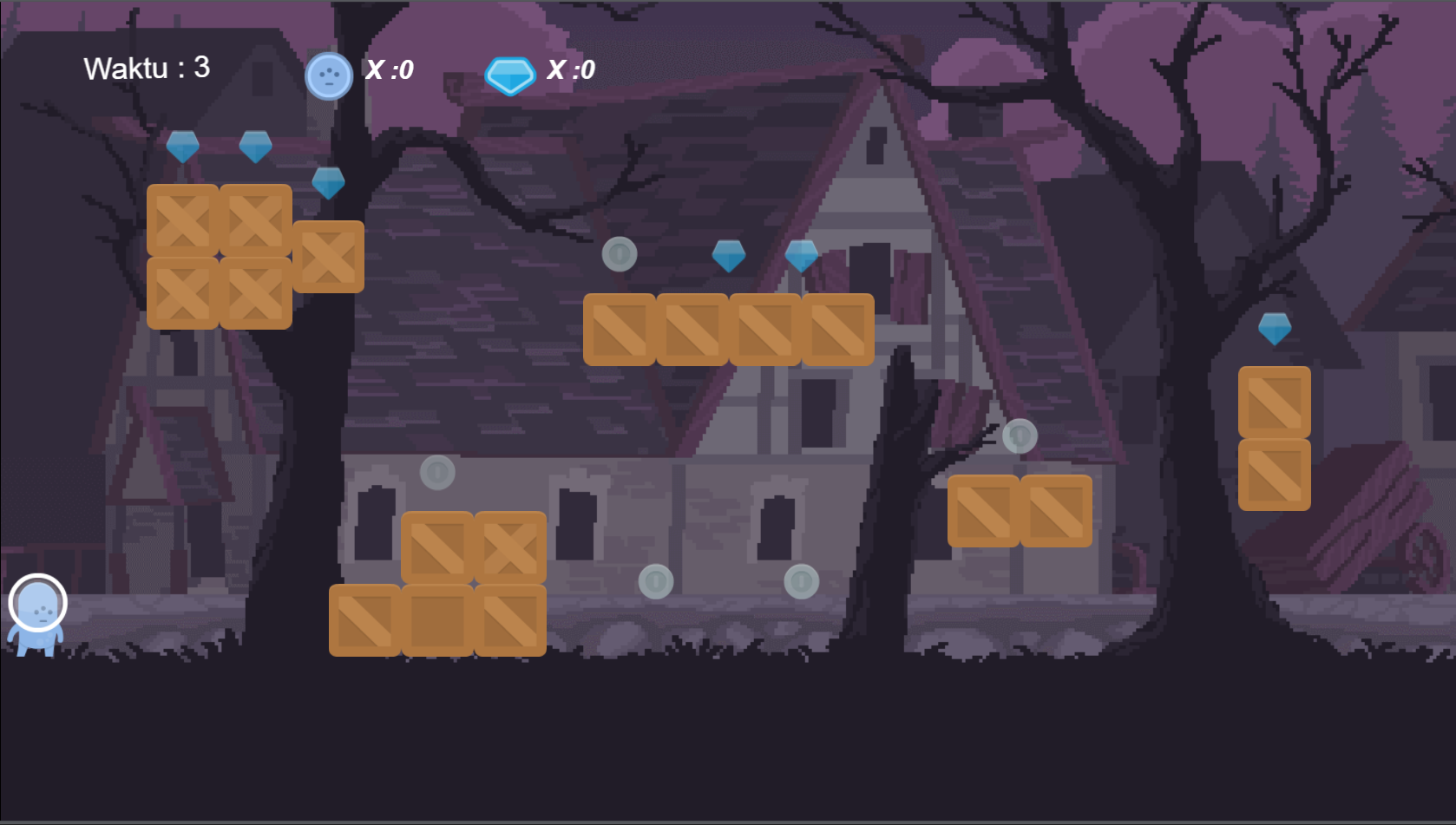Click the diamond icon in the HUD counter
This screenshot has height=825, width=1456.
(x=512, y=73)
